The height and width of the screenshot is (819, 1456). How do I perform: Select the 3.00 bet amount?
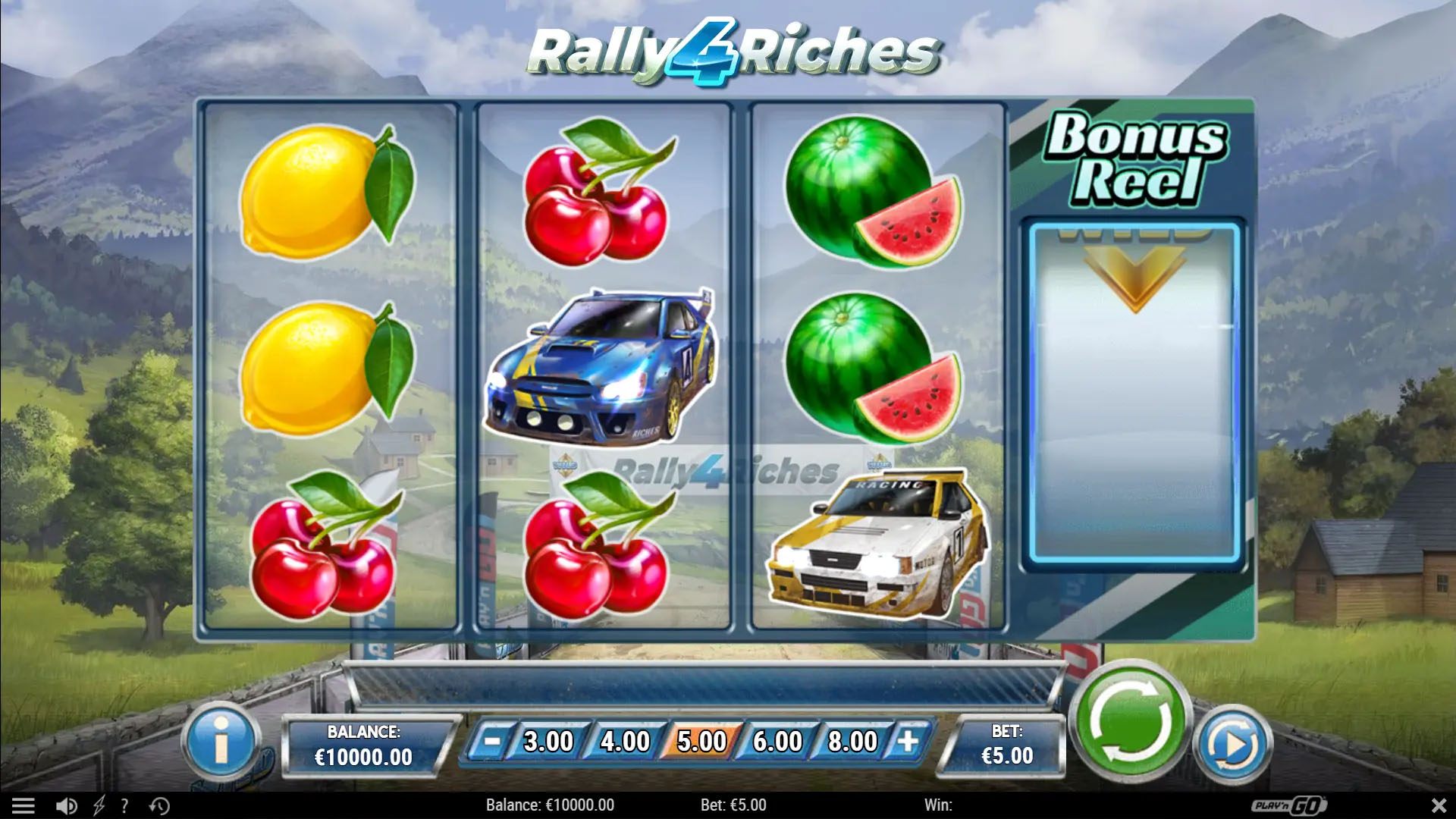pyautogui.click(x=548, y=741)
